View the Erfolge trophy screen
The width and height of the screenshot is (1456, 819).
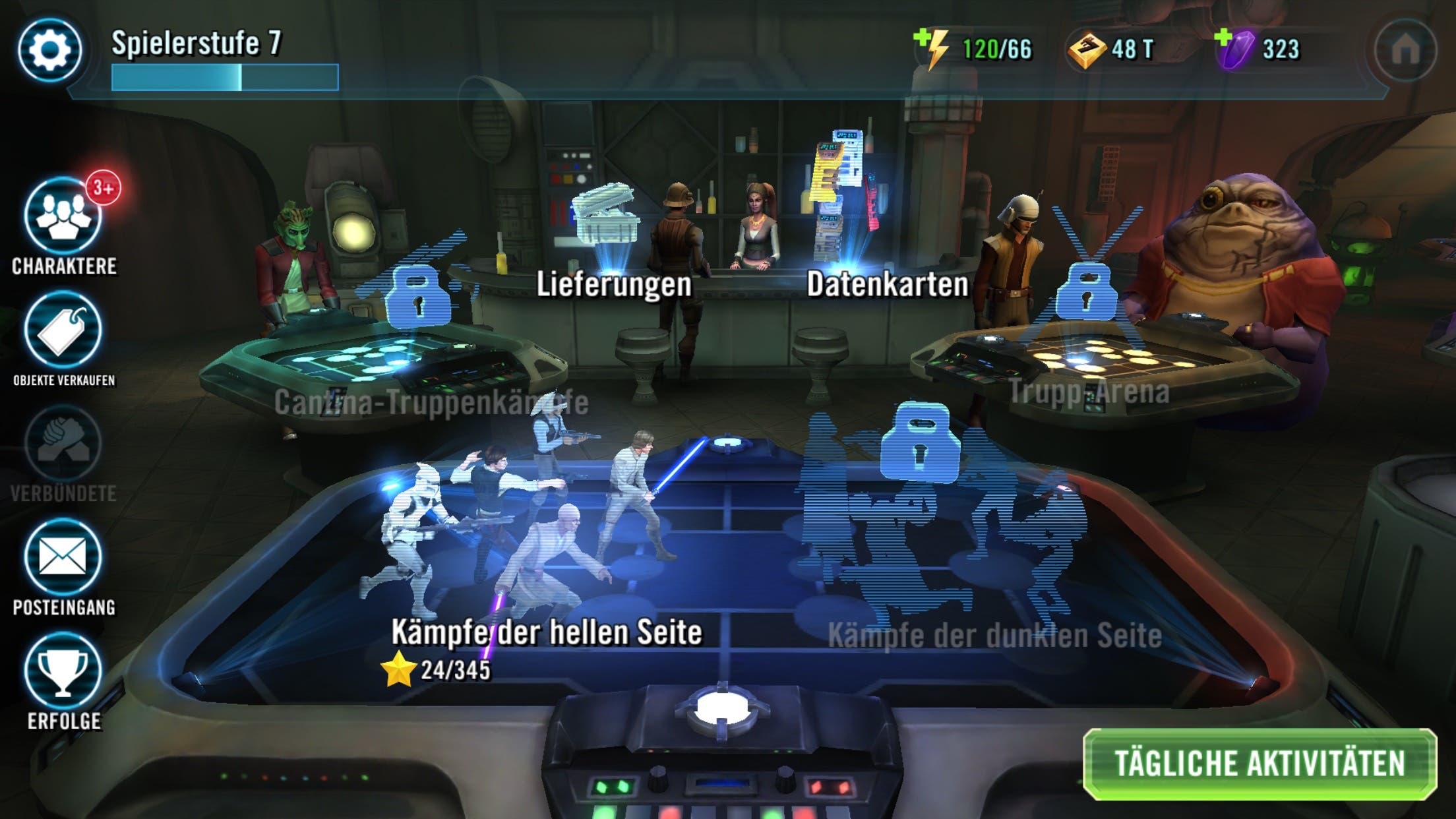tap(63, 671)
